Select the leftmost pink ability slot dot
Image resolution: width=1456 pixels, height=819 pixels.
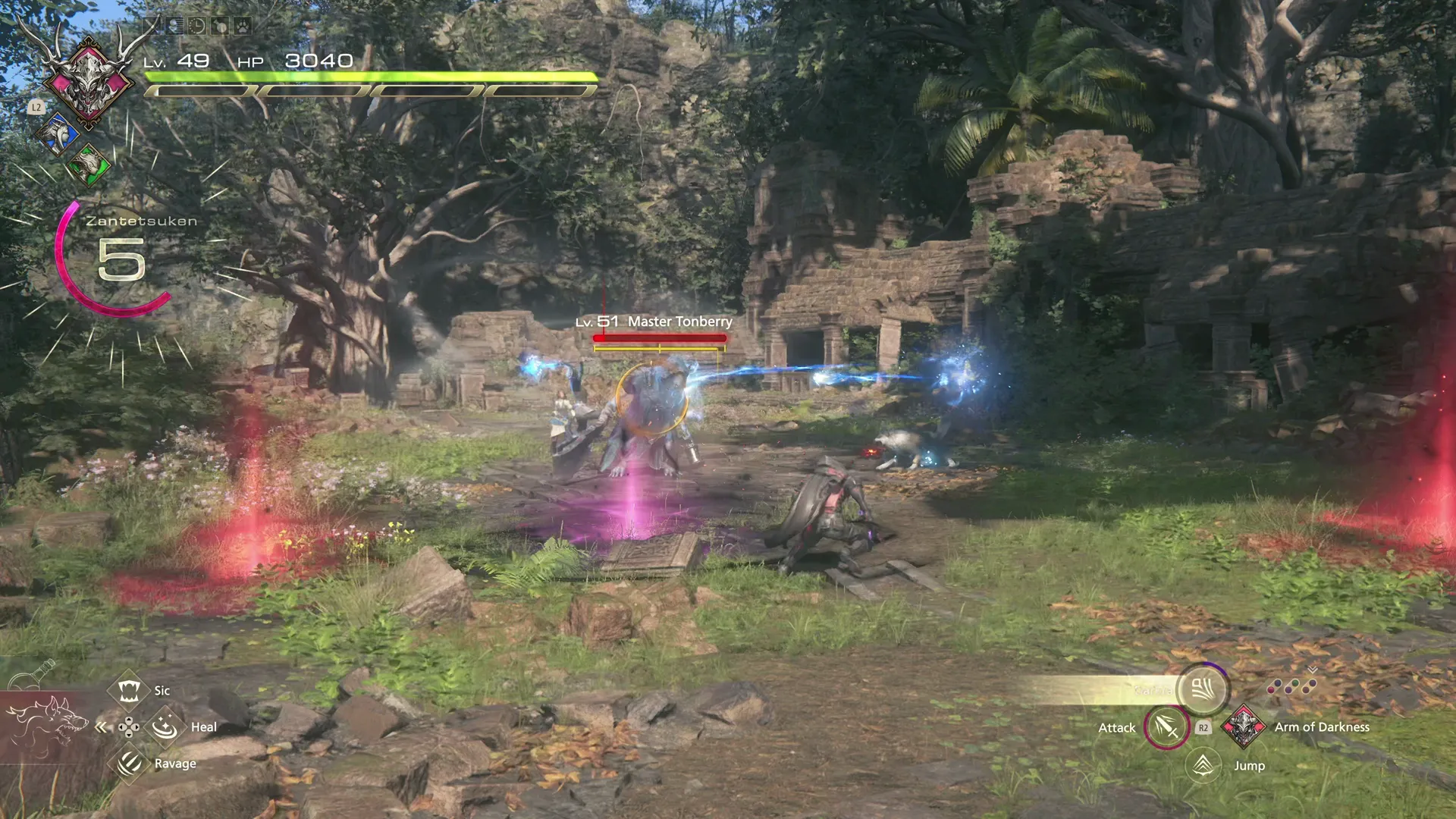pyautogui.click(x=1272, y=689)
